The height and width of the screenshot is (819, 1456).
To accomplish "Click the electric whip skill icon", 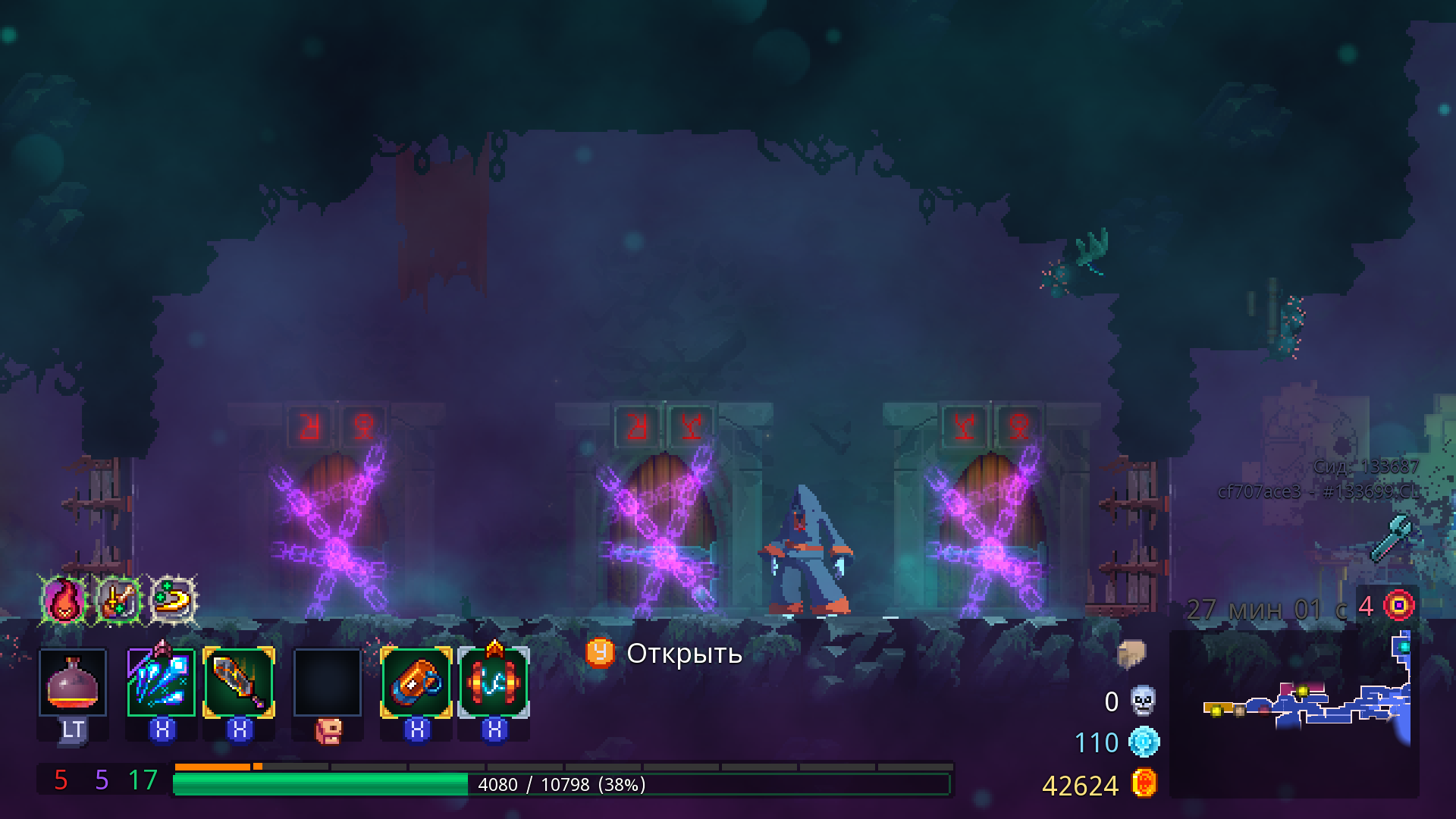I will [494, 682].
